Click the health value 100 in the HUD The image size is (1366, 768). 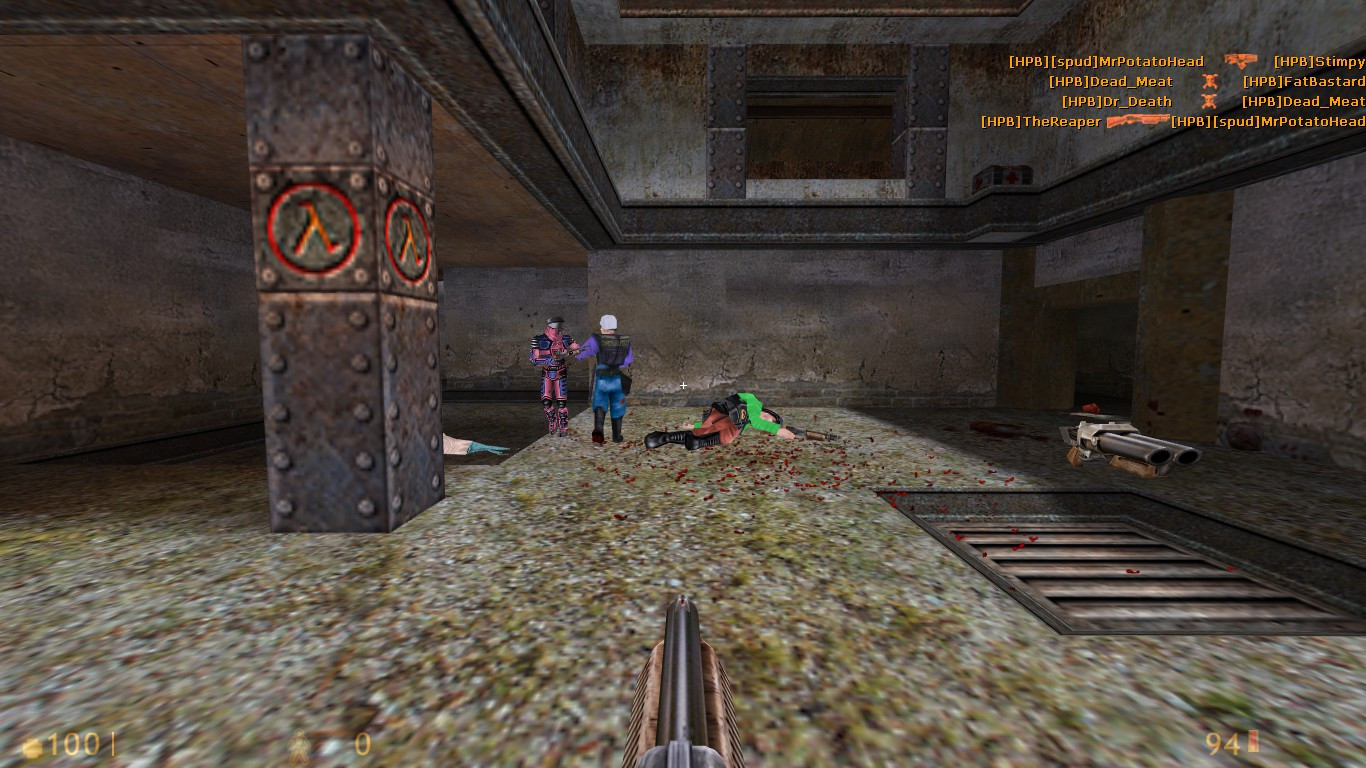pos(75,744)
